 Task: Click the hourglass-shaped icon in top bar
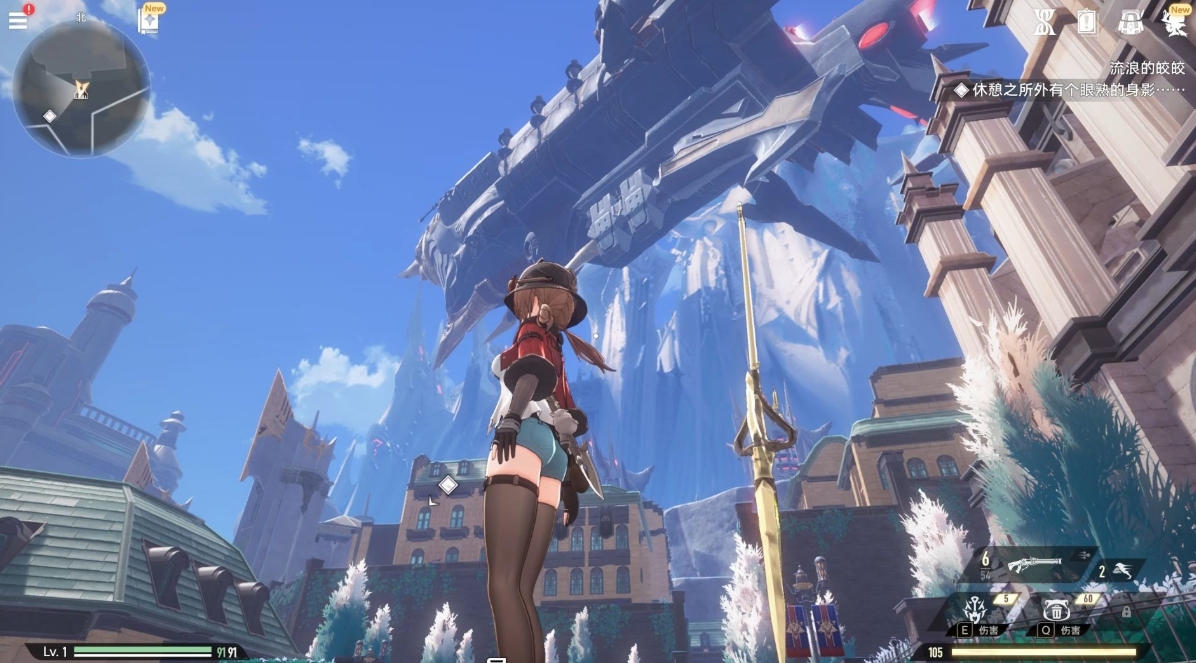[1045, 22]
